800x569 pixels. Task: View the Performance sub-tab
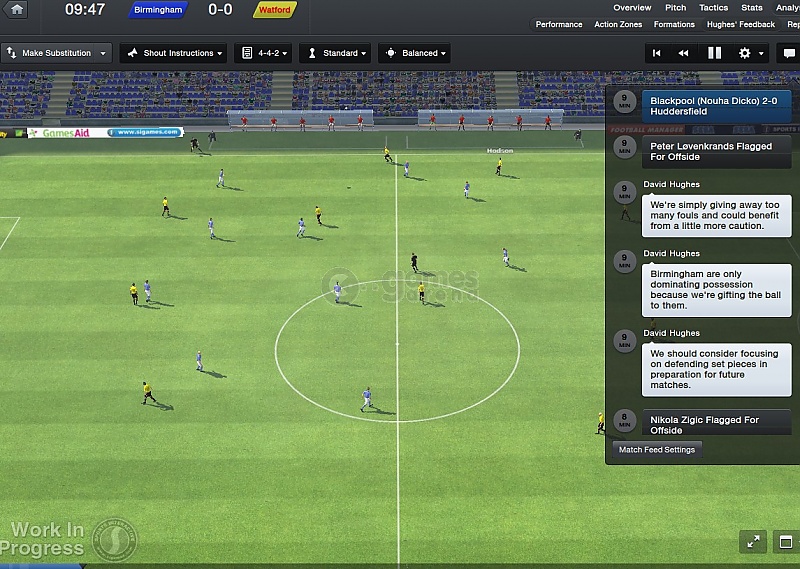558,25
